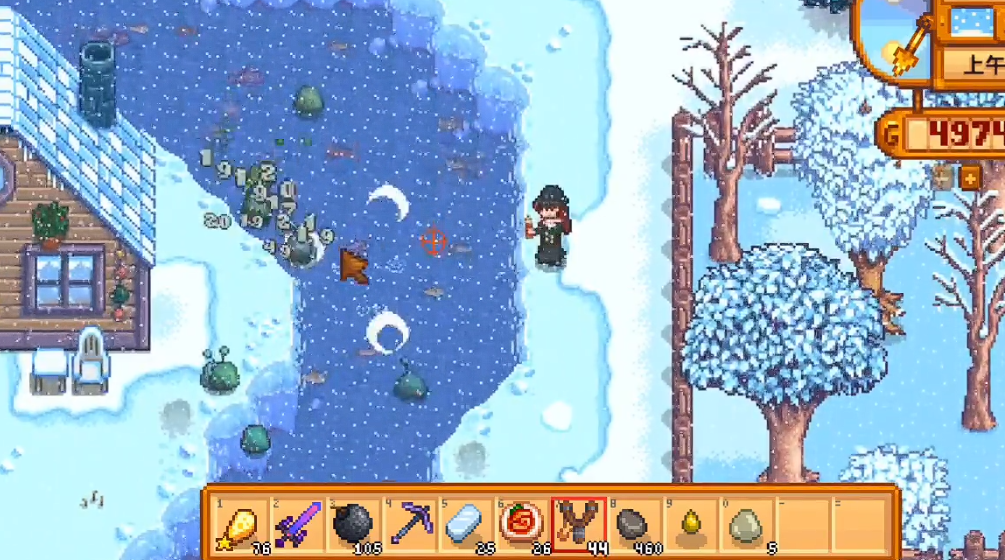Select the pale blue bar stack
Viewport: 1005px width, 560px height.
(x=465, y=523)
